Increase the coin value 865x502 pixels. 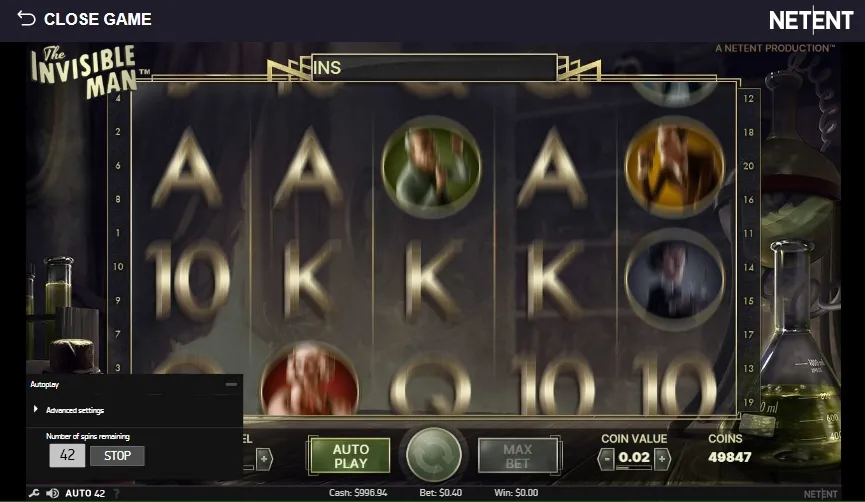click(661, 458)
